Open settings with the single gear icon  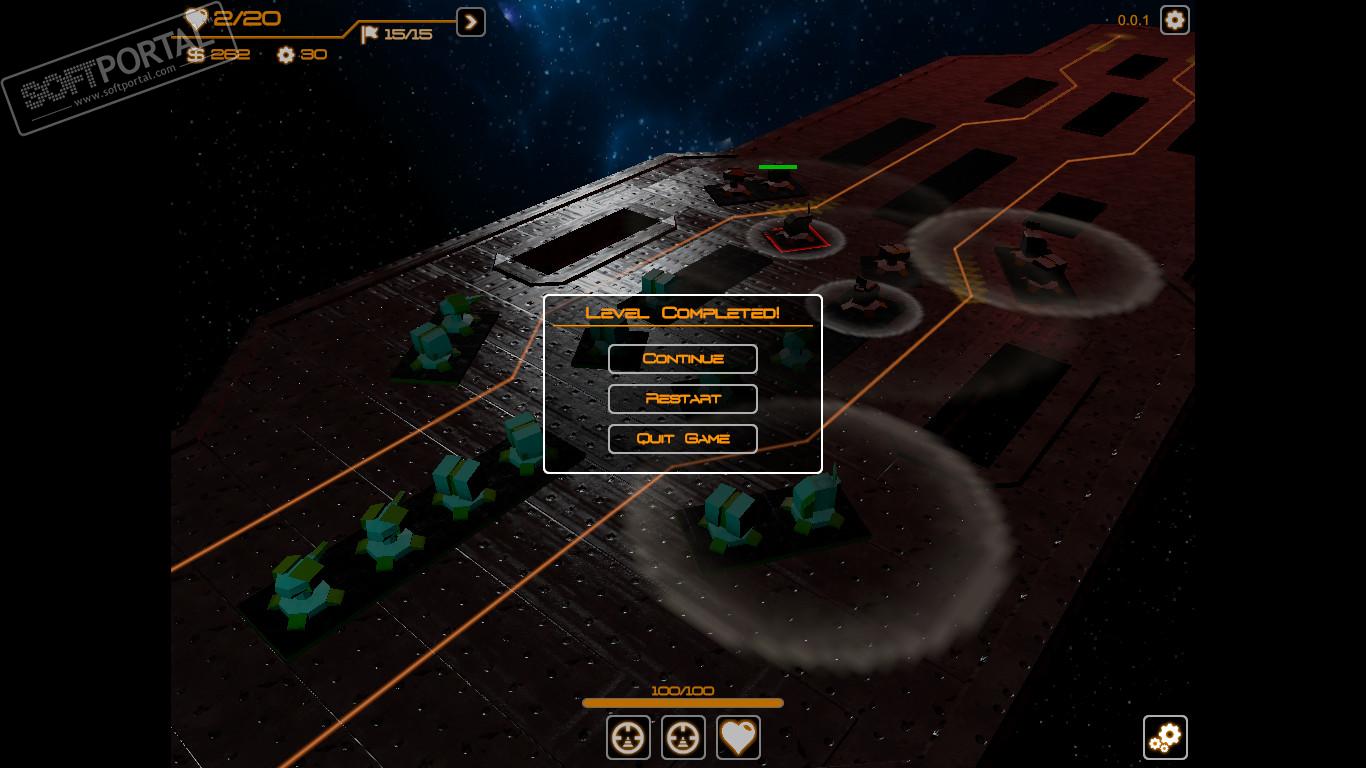(x=1174, y=20)
